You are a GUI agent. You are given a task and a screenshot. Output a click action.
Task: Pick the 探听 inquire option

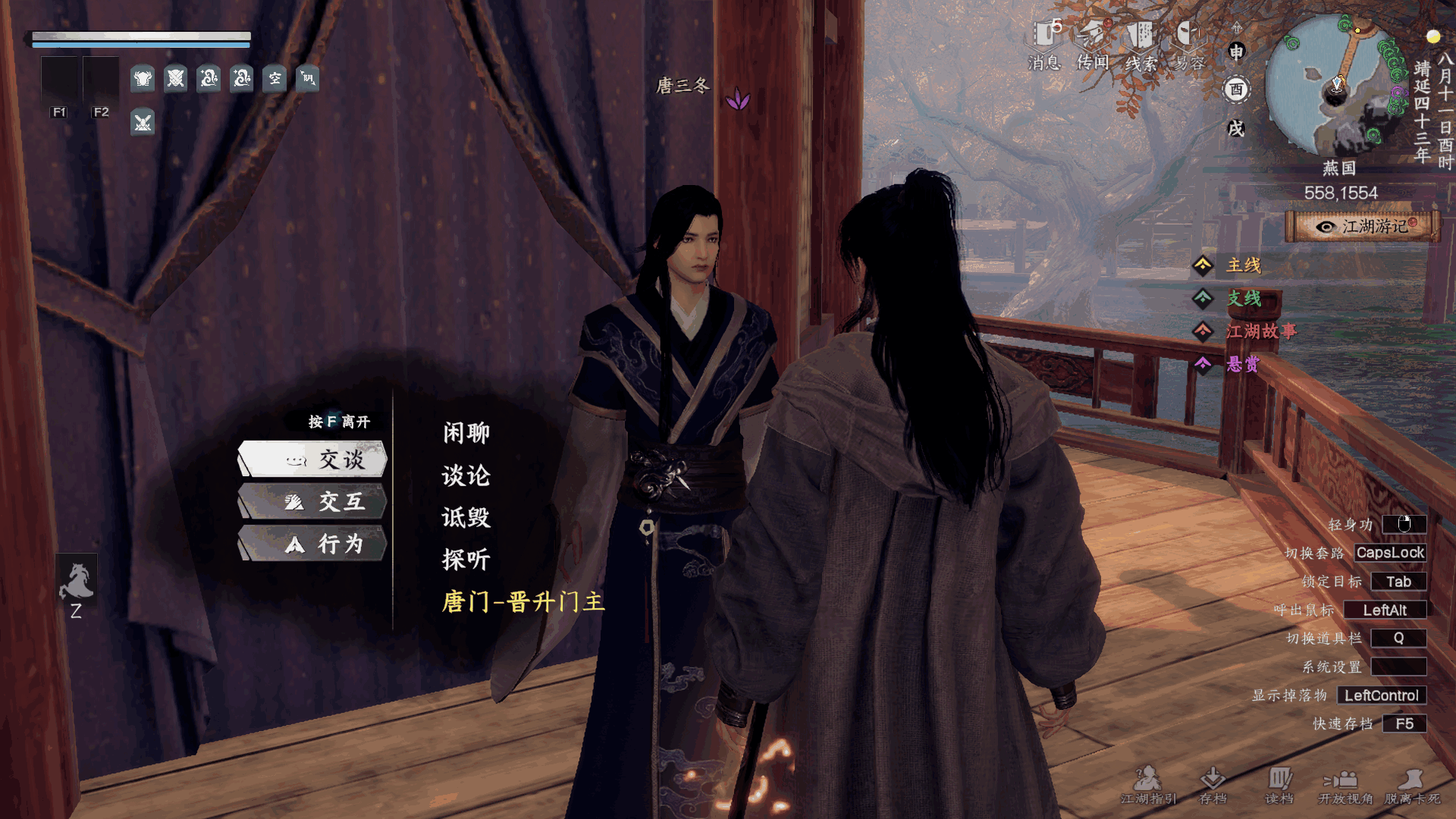(x=466, y=560)
